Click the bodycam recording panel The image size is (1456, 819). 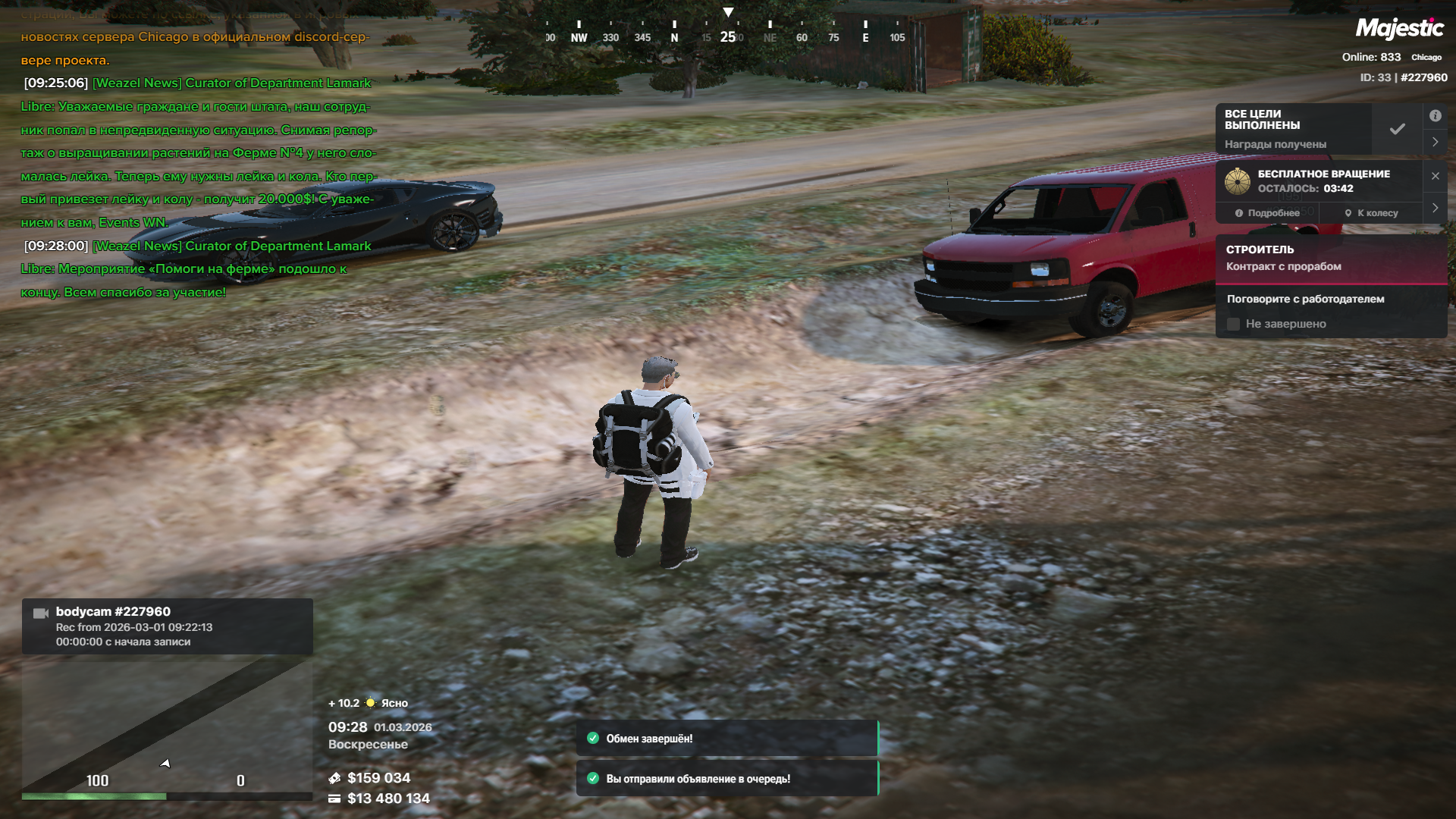click(x=167, y=626)
